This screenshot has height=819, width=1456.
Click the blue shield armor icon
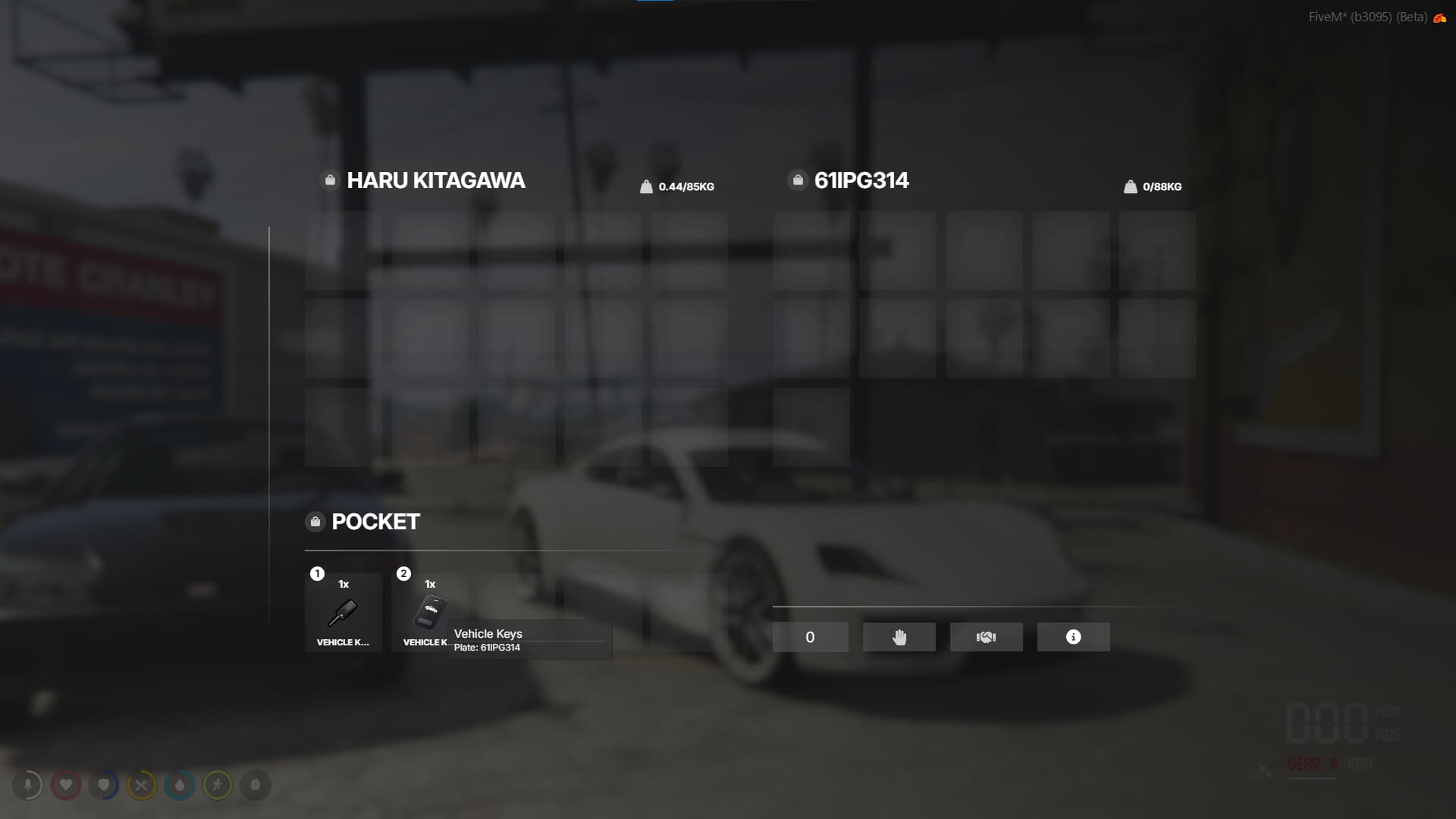(x=104, y=786)
